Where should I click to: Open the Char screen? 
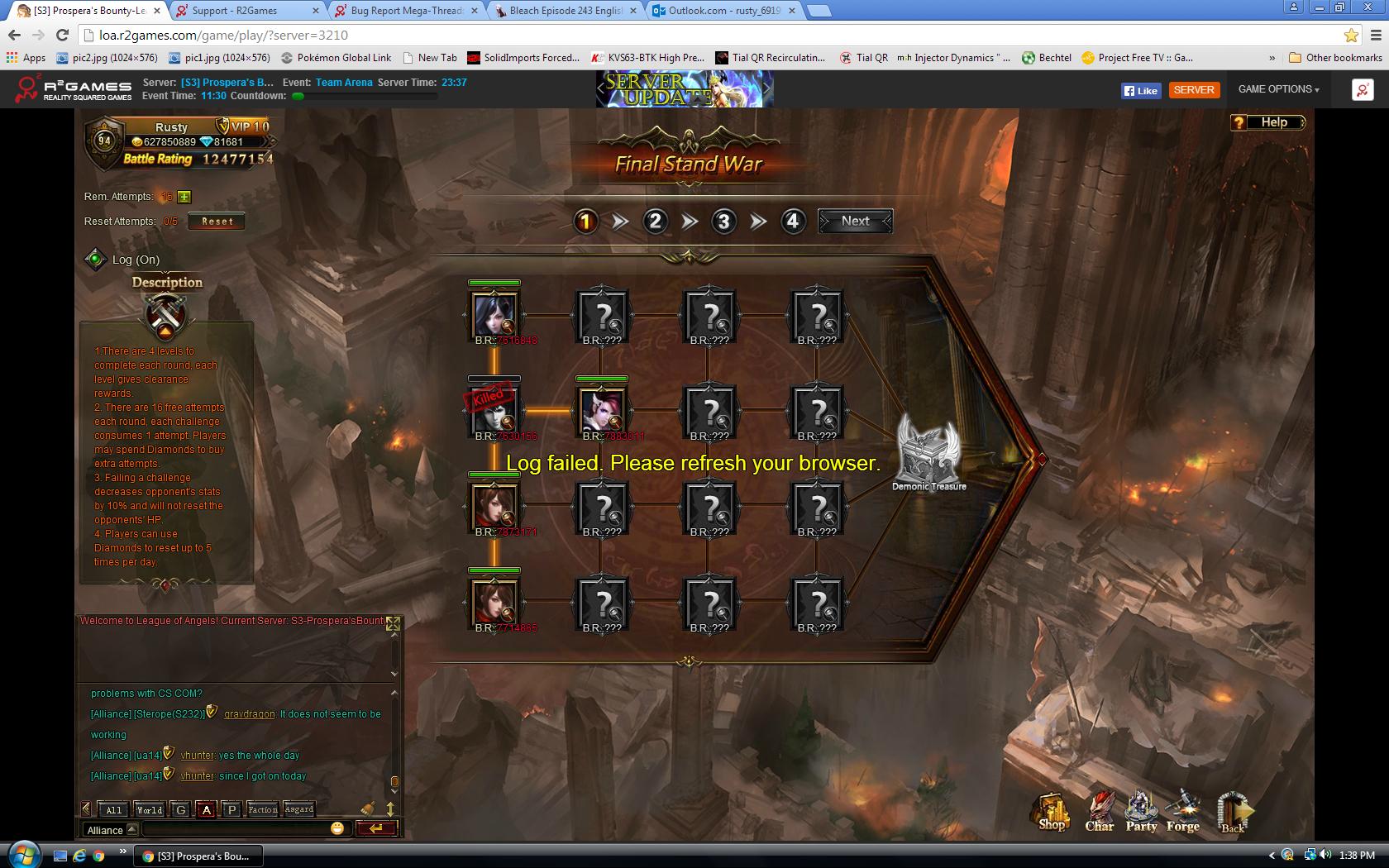[x=1100, y=812]
